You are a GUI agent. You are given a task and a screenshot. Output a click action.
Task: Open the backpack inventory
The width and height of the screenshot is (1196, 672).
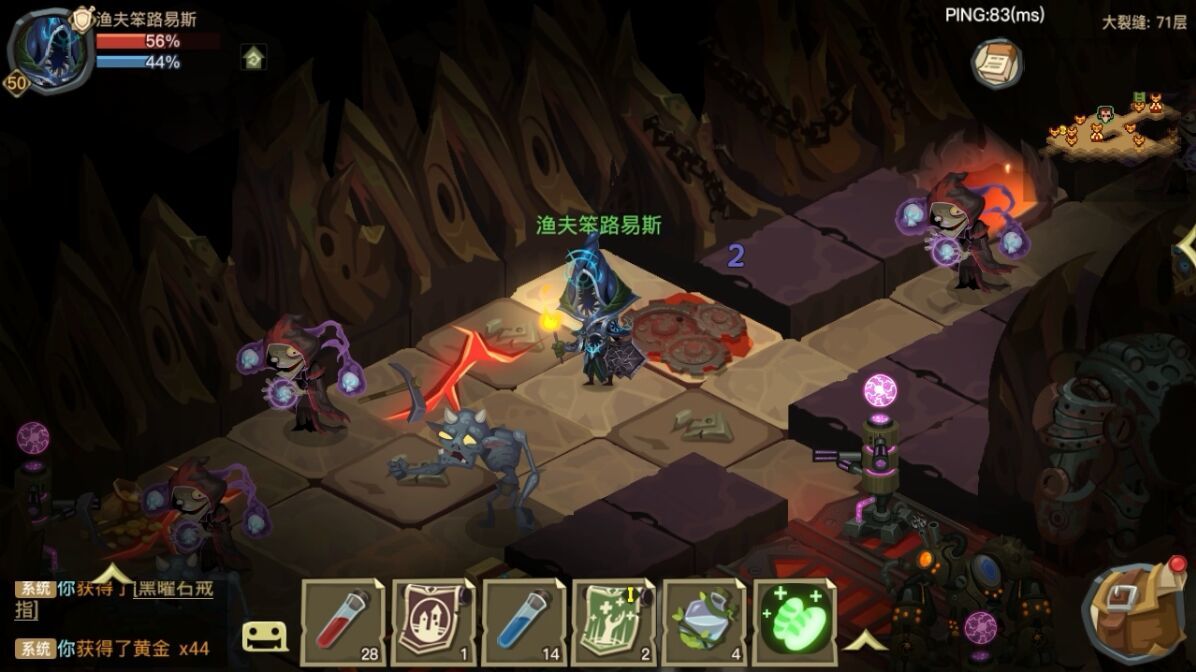click(1135, 611)
